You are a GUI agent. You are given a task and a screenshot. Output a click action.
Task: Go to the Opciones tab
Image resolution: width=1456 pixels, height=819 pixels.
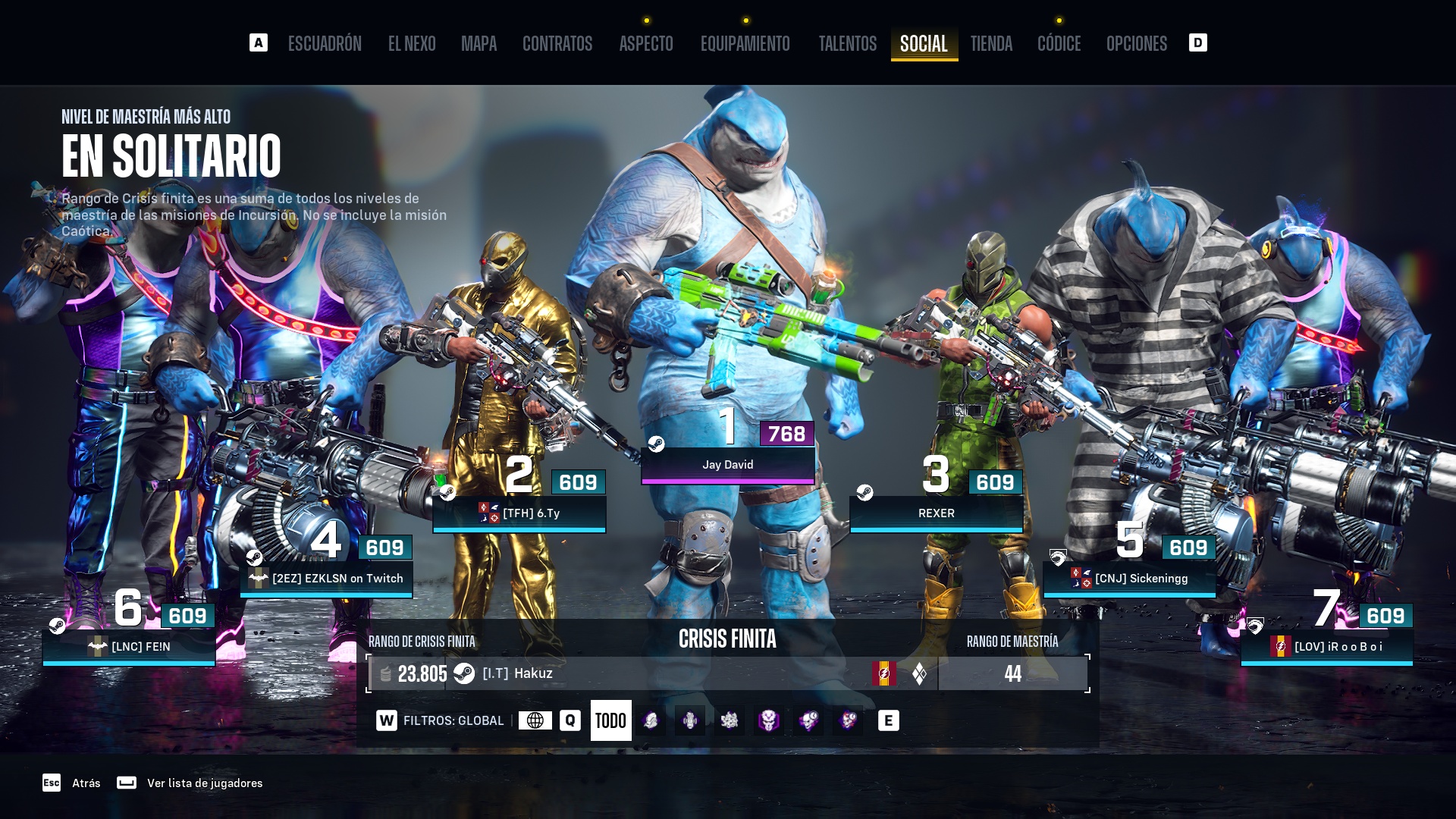(x=1136, y=44)
